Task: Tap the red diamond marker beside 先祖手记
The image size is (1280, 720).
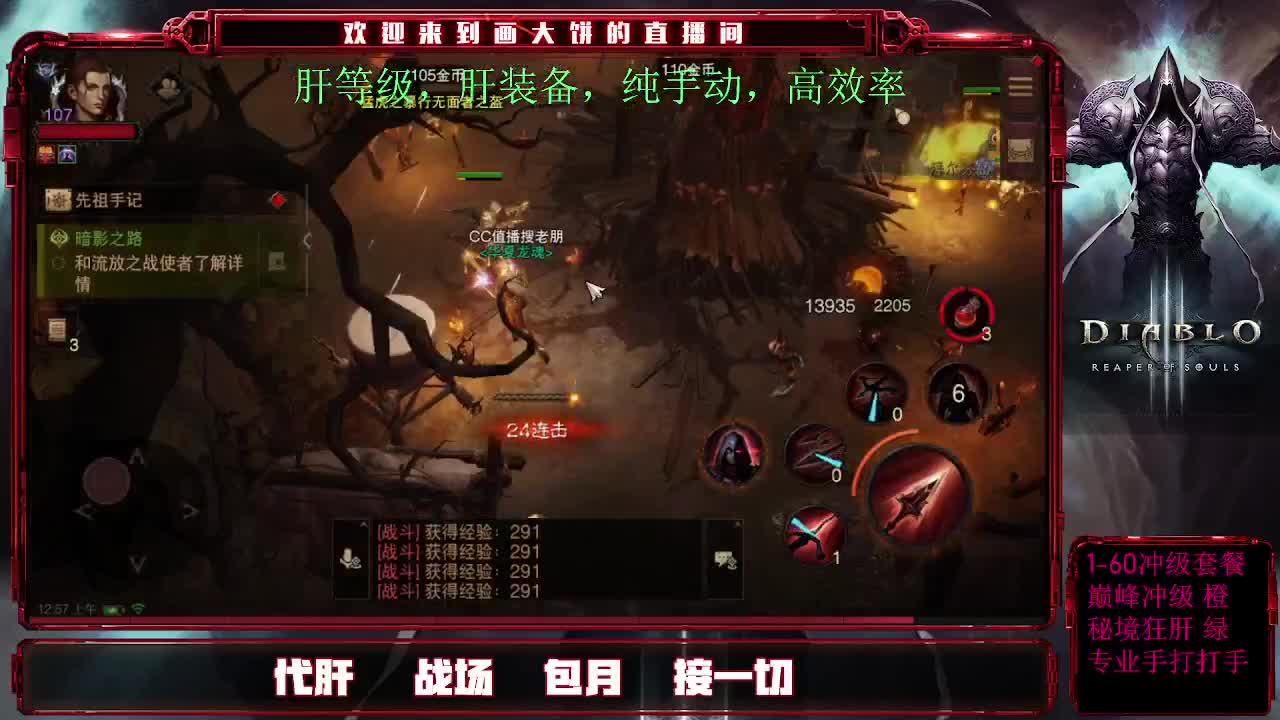Action: click(278, 199)
